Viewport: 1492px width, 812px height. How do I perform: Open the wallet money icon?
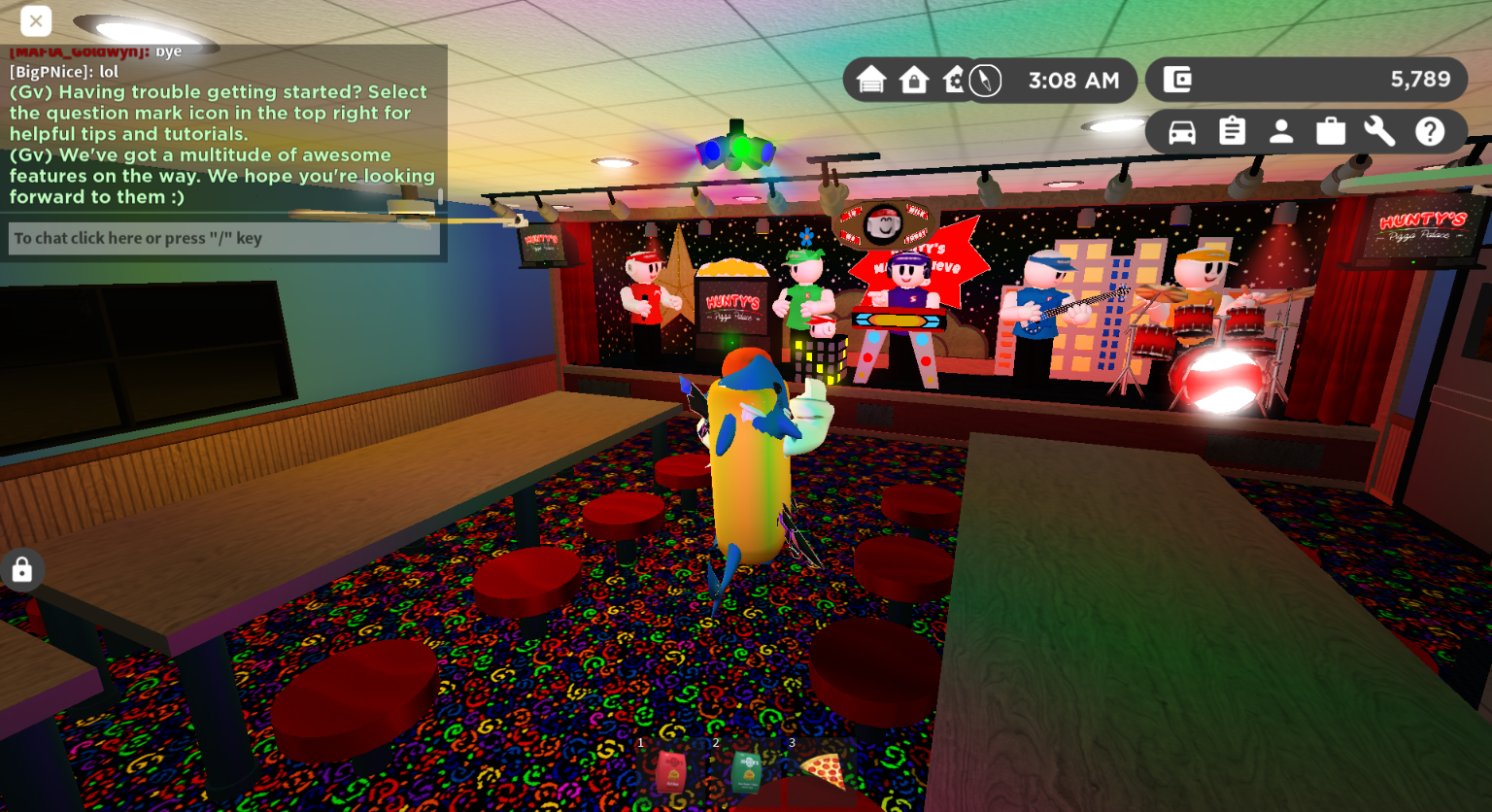pos(1177,80)
